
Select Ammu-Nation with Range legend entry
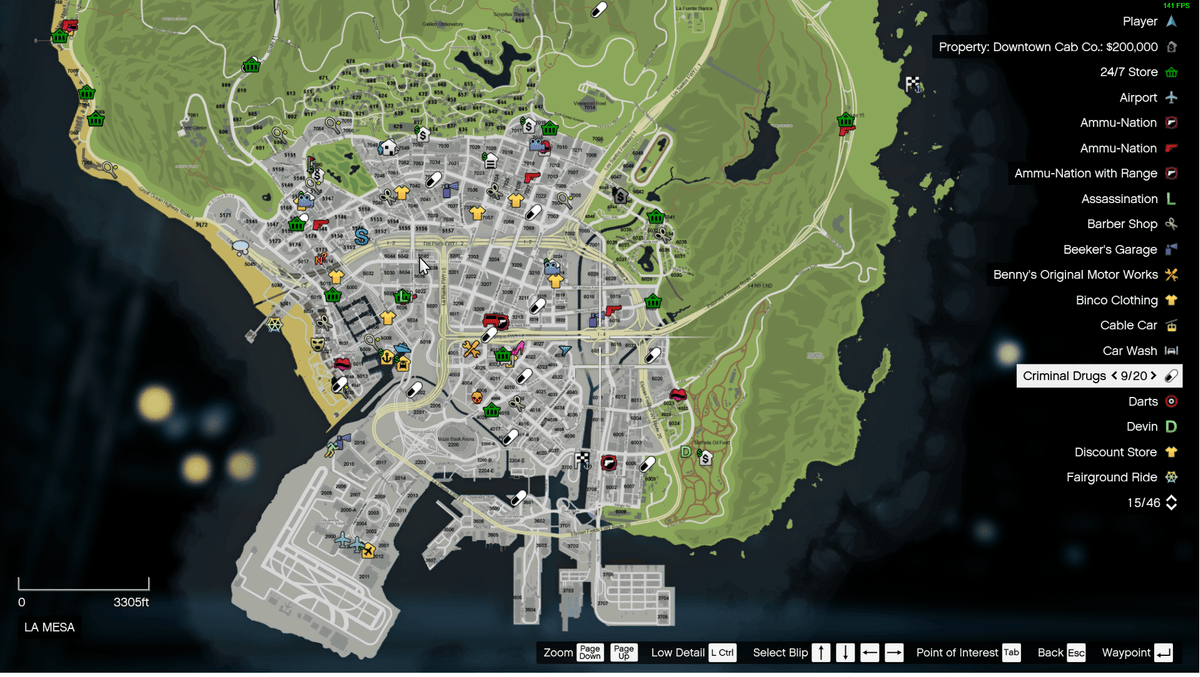pos(1085,174)
